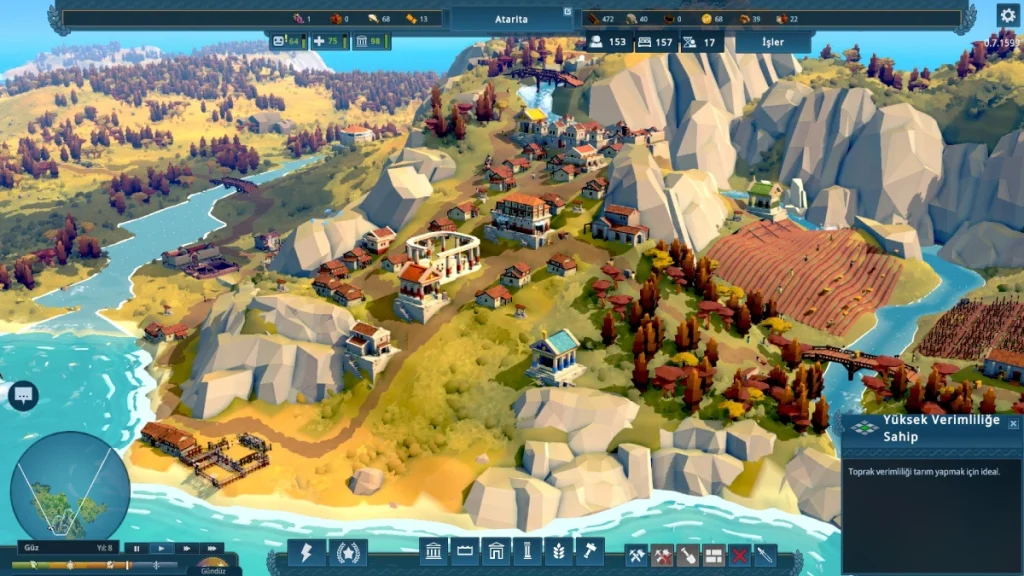This screenshot has width=1024, height=576.
Task: Rename the city using the edit icon
Action: coord(568,12)
